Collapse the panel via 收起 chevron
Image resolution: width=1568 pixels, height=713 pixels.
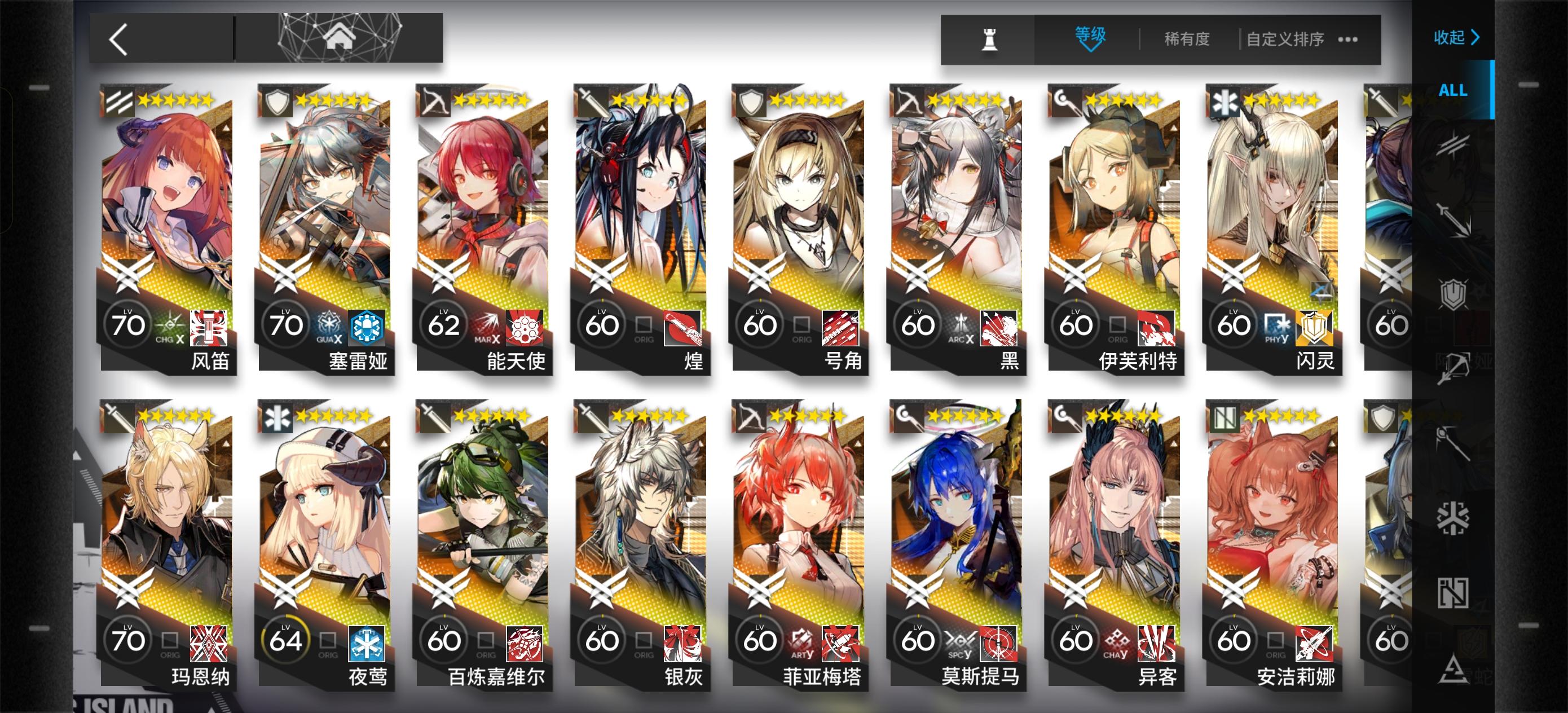pos(1456,37)
